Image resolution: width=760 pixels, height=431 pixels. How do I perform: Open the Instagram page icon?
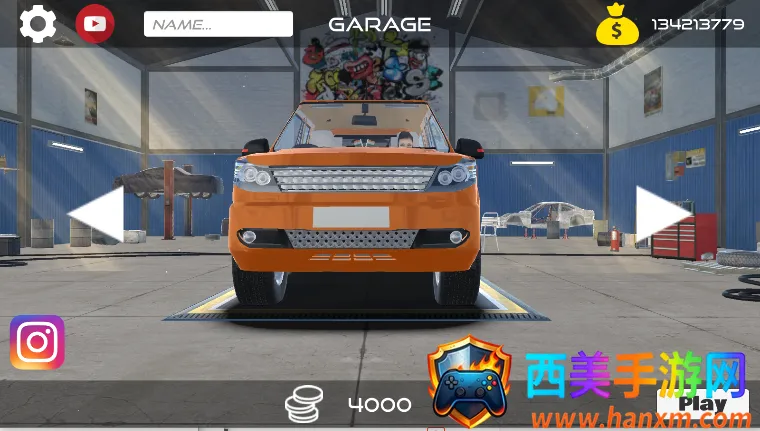pos(37,343)
